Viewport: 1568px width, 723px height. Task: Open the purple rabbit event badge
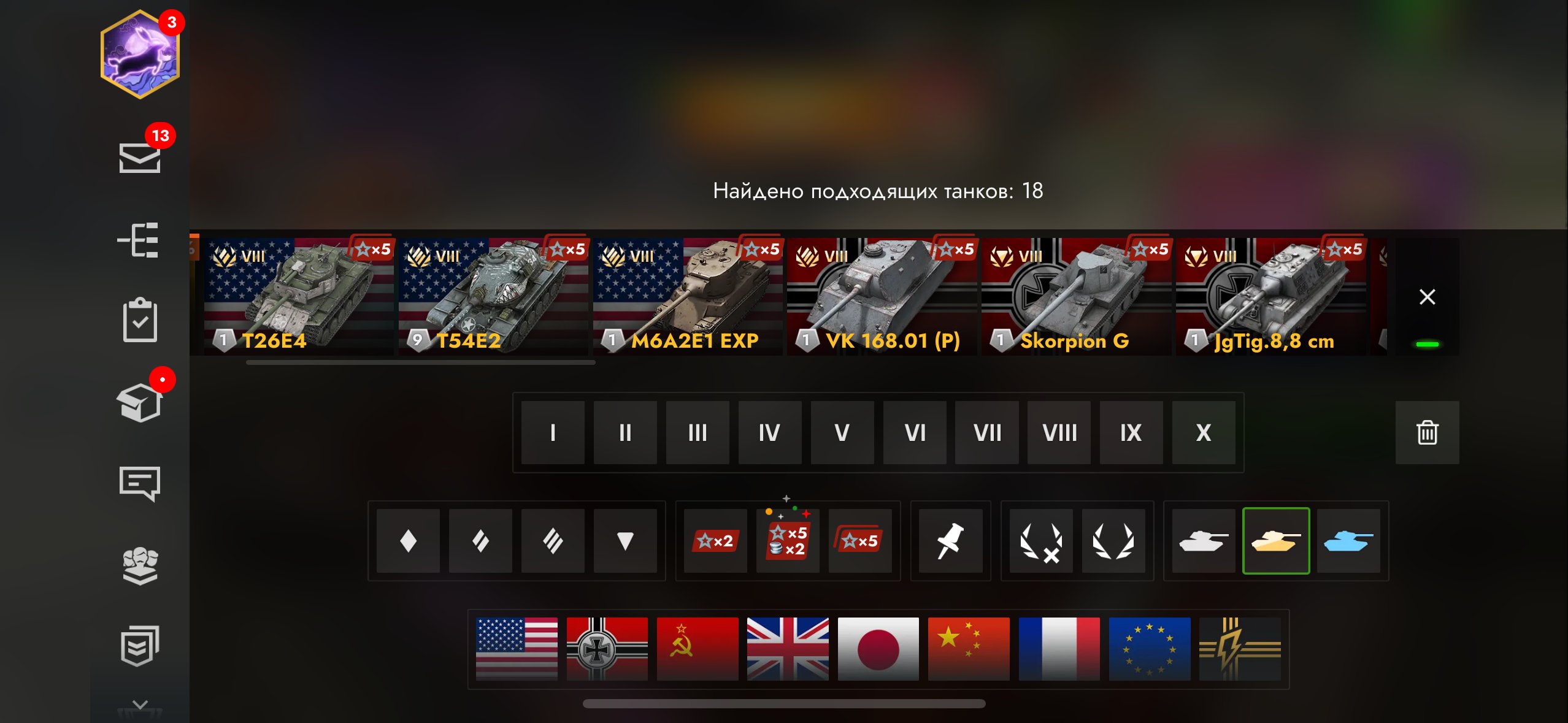[140, 54]
